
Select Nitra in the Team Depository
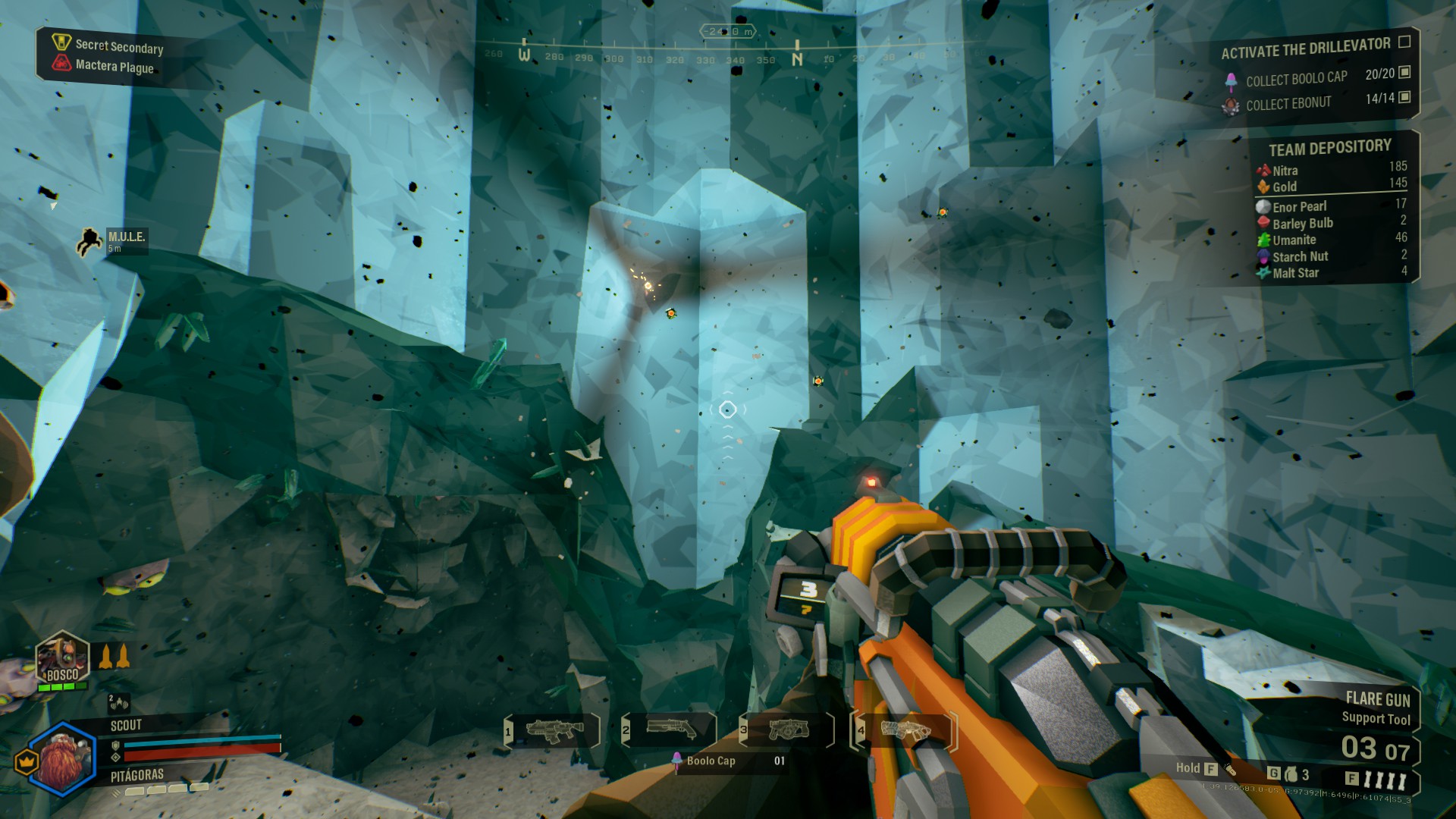point(1285,171)
